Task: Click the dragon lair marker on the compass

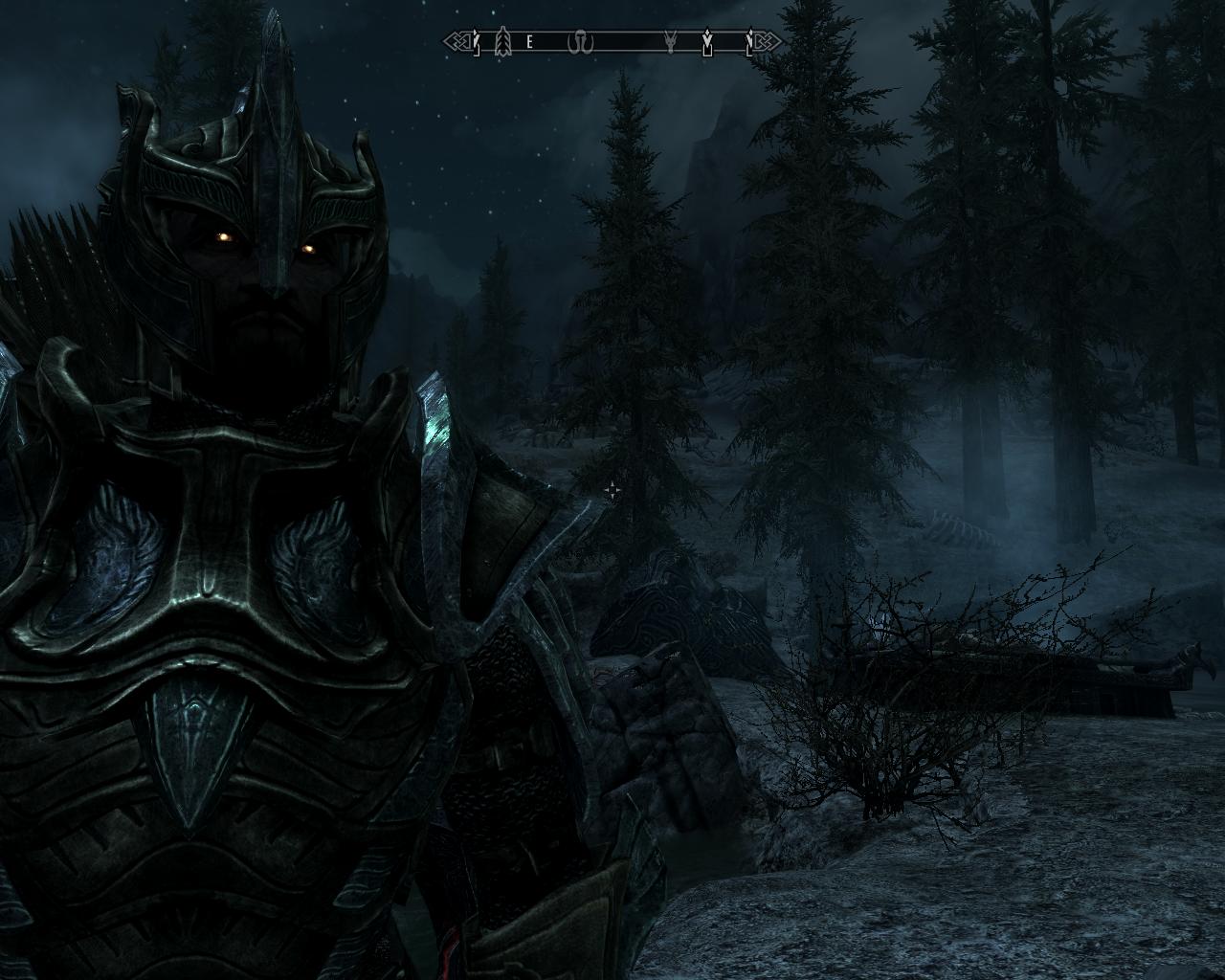Action: [670, 41]
